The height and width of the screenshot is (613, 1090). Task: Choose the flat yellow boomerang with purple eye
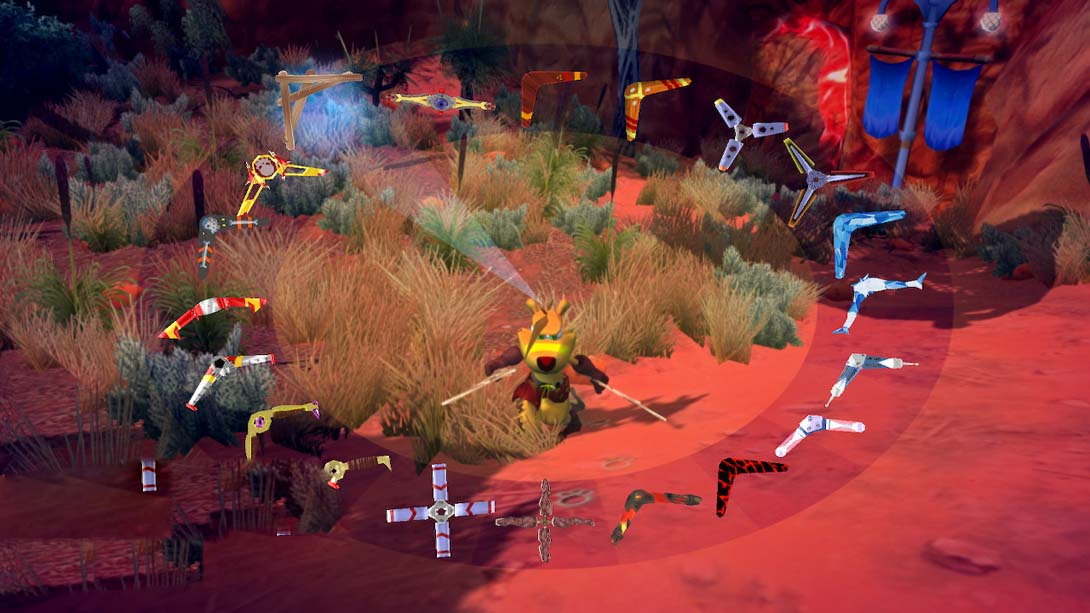pos(440,102)
